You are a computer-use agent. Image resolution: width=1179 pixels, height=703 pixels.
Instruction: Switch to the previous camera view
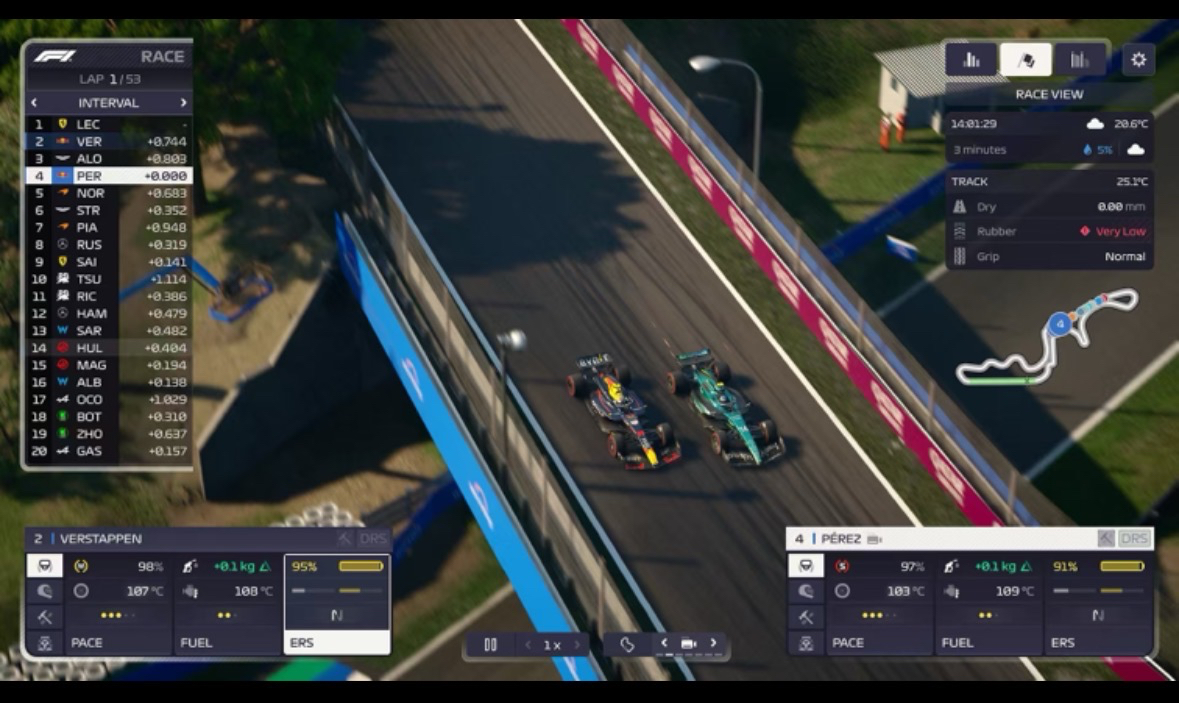pos(664,643)
